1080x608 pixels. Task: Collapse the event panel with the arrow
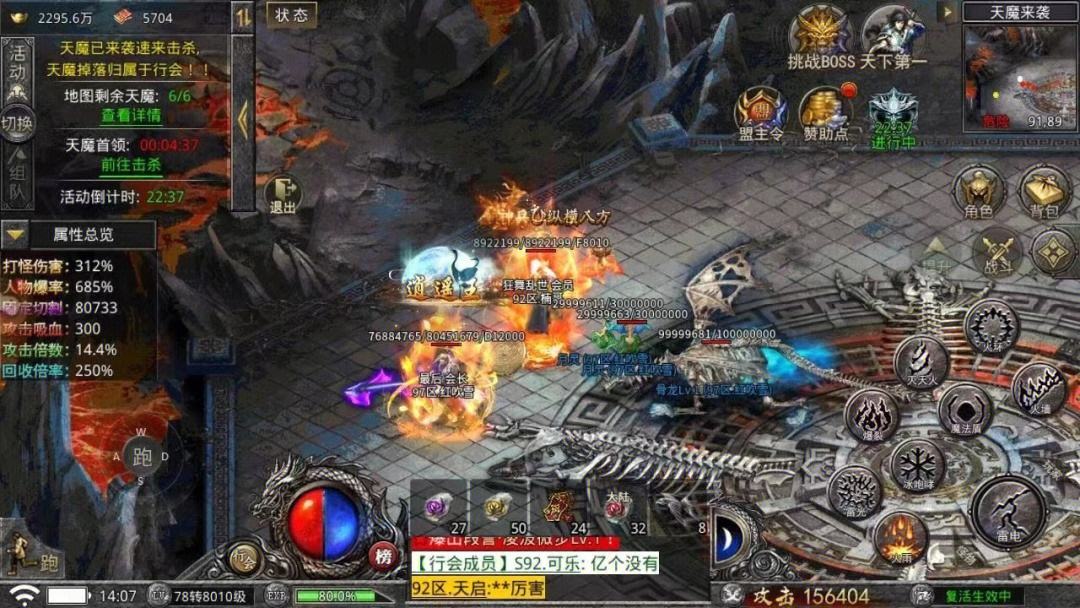pos(243,120)
